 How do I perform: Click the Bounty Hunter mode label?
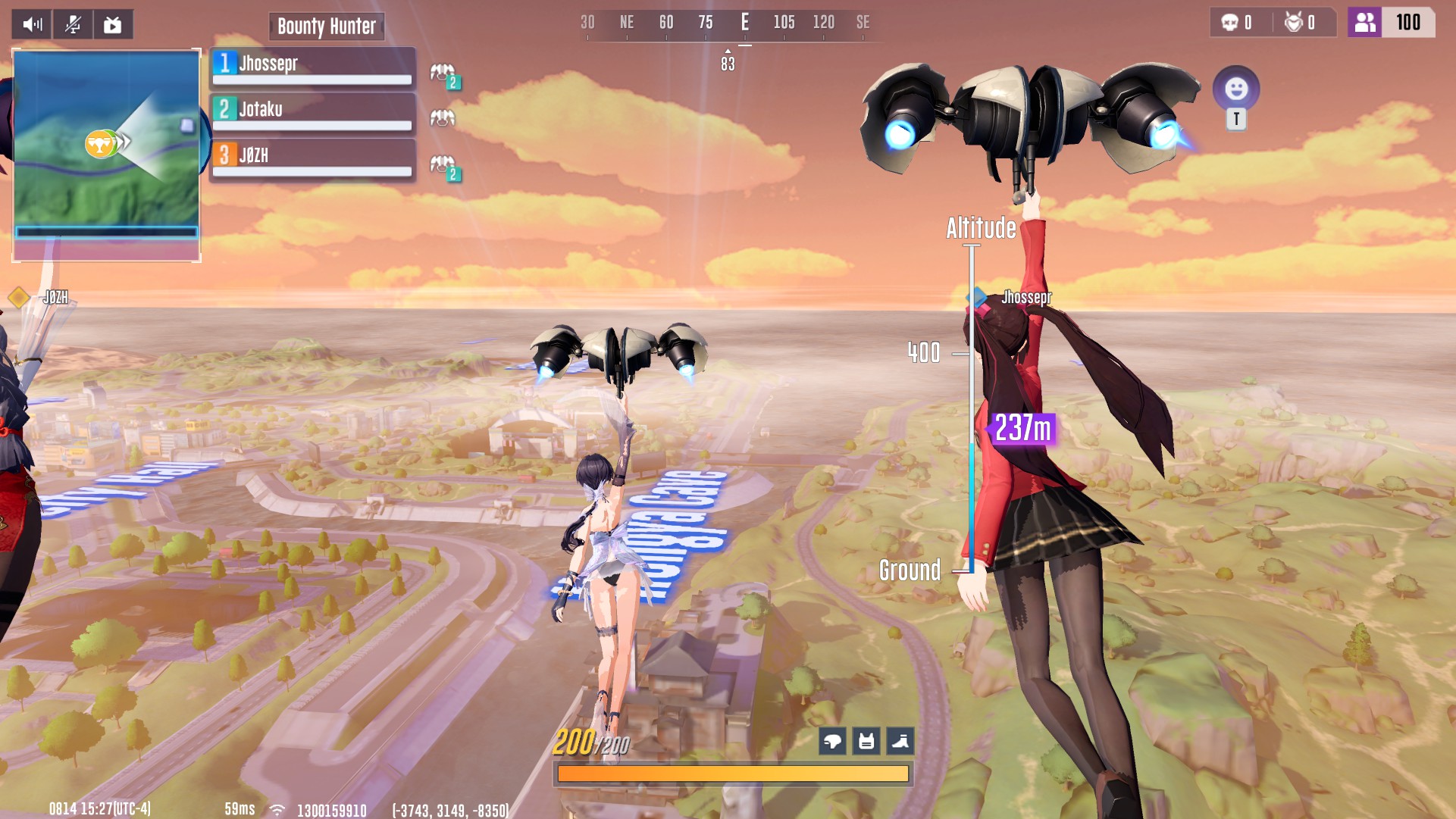[327, 27]
